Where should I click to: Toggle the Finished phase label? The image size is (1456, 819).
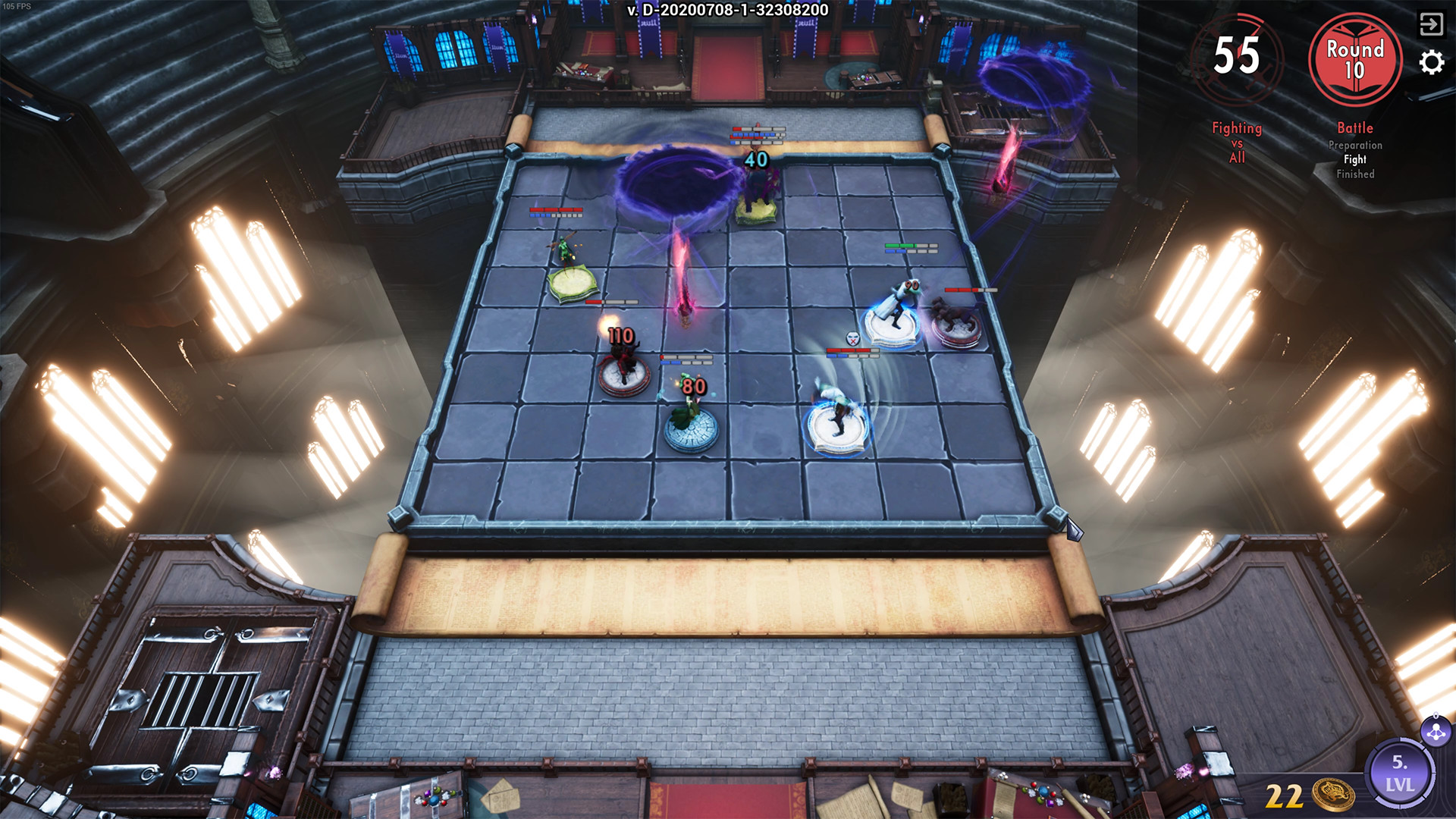point(1357,173)
